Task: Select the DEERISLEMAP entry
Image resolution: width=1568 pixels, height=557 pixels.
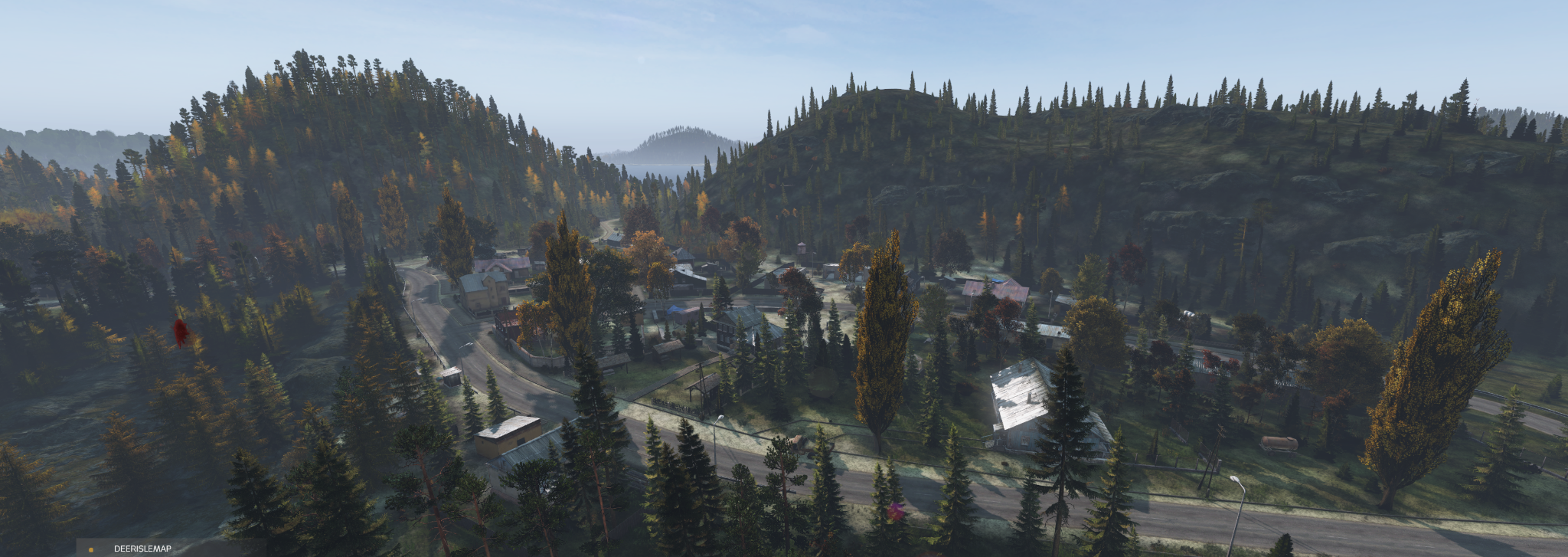Action: click(x=142, y=549)
